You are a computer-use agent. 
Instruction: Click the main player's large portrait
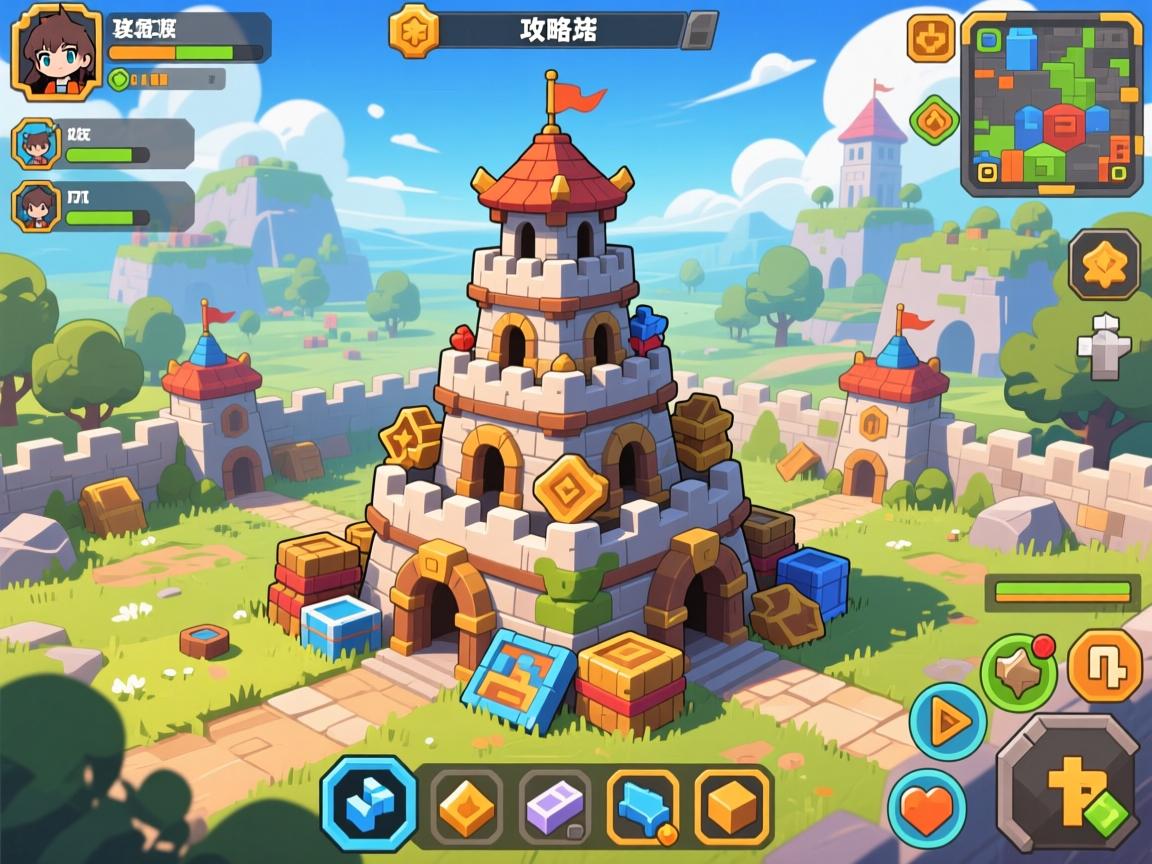click(56, 52)
